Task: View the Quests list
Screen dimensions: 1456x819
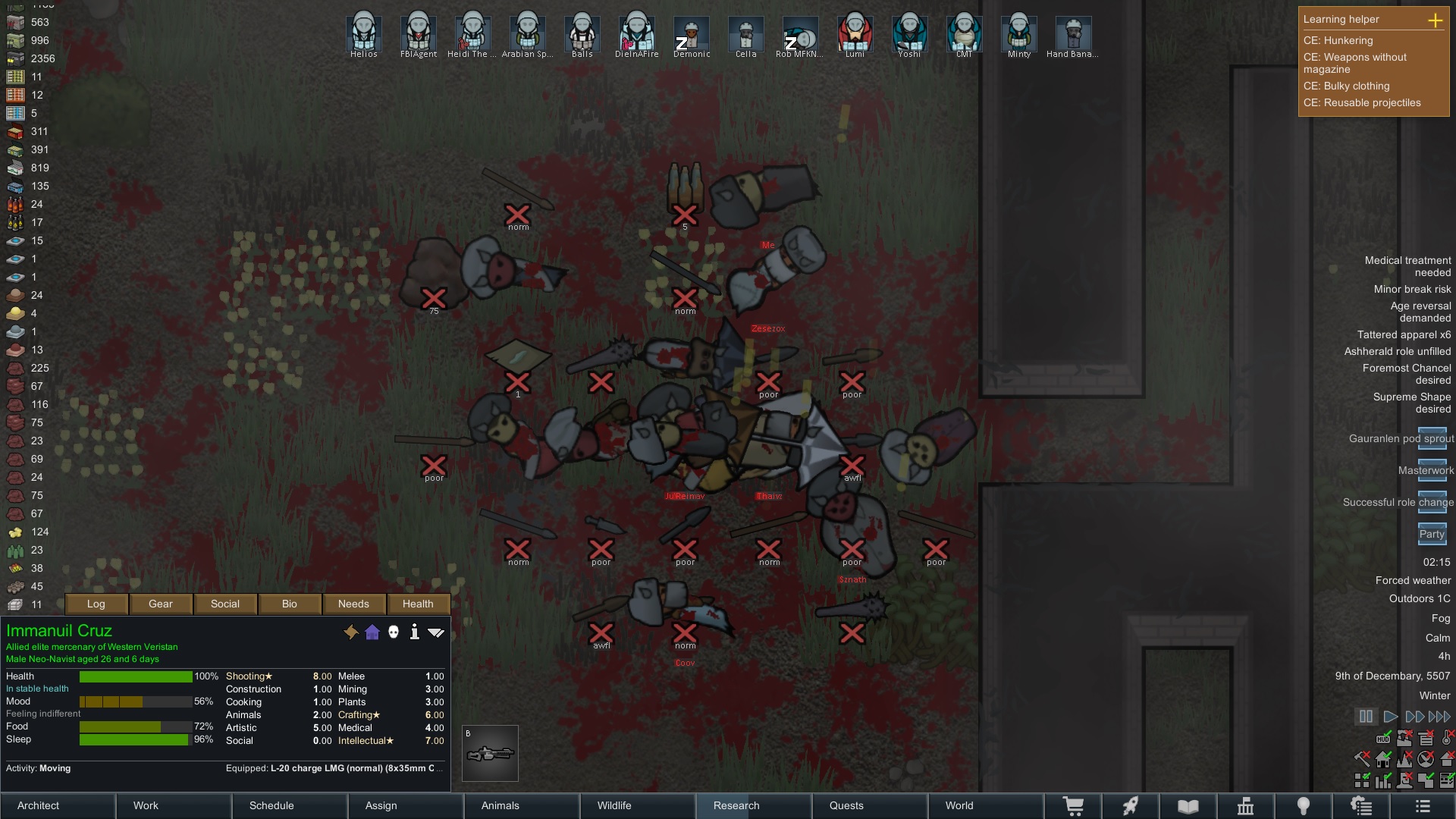Action: point(846,805)
